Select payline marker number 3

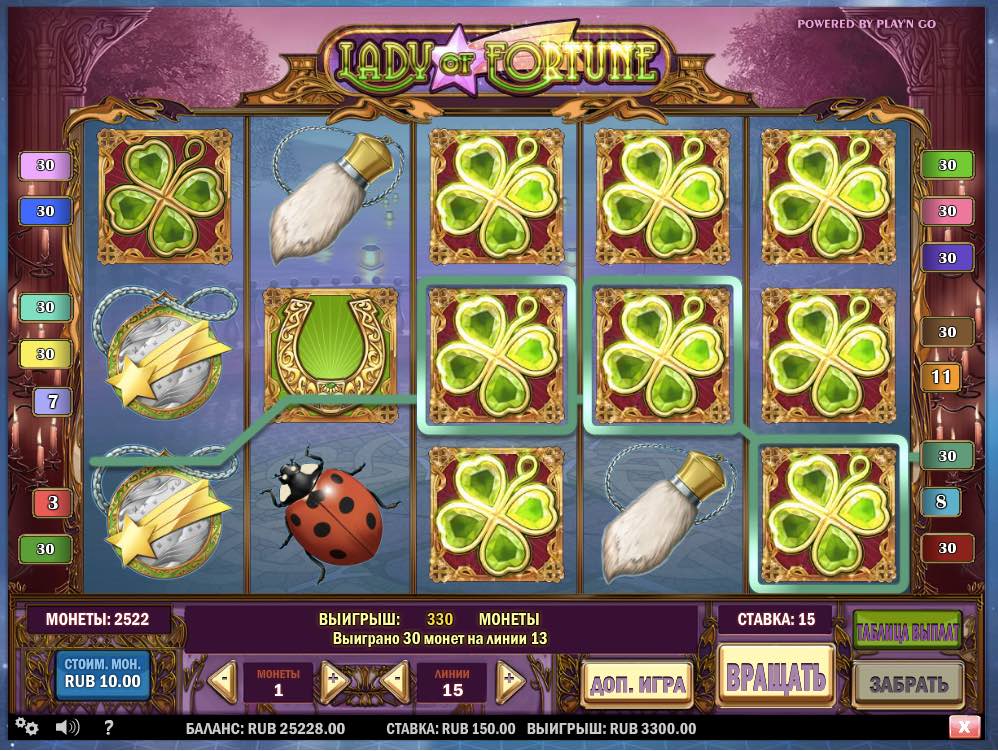click(52, 502)
